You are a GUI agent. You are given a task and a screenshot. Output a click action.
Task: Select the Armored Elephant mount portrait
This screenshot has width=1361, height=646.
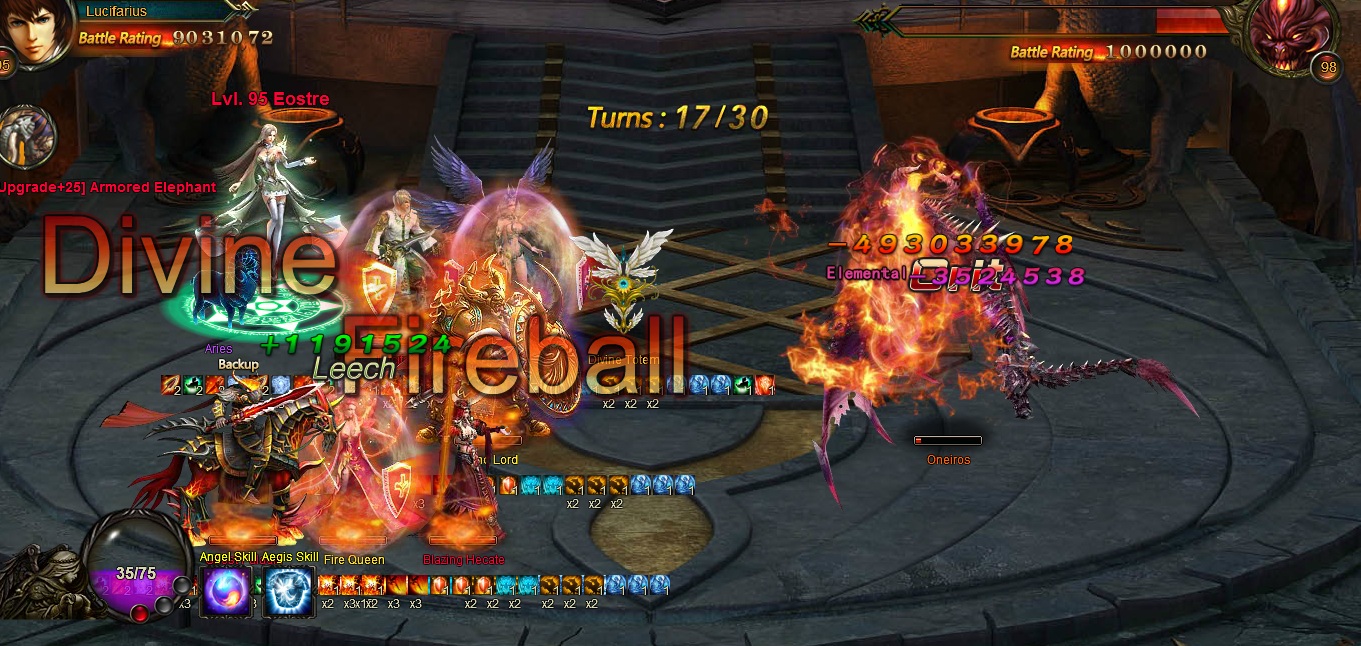27,136
